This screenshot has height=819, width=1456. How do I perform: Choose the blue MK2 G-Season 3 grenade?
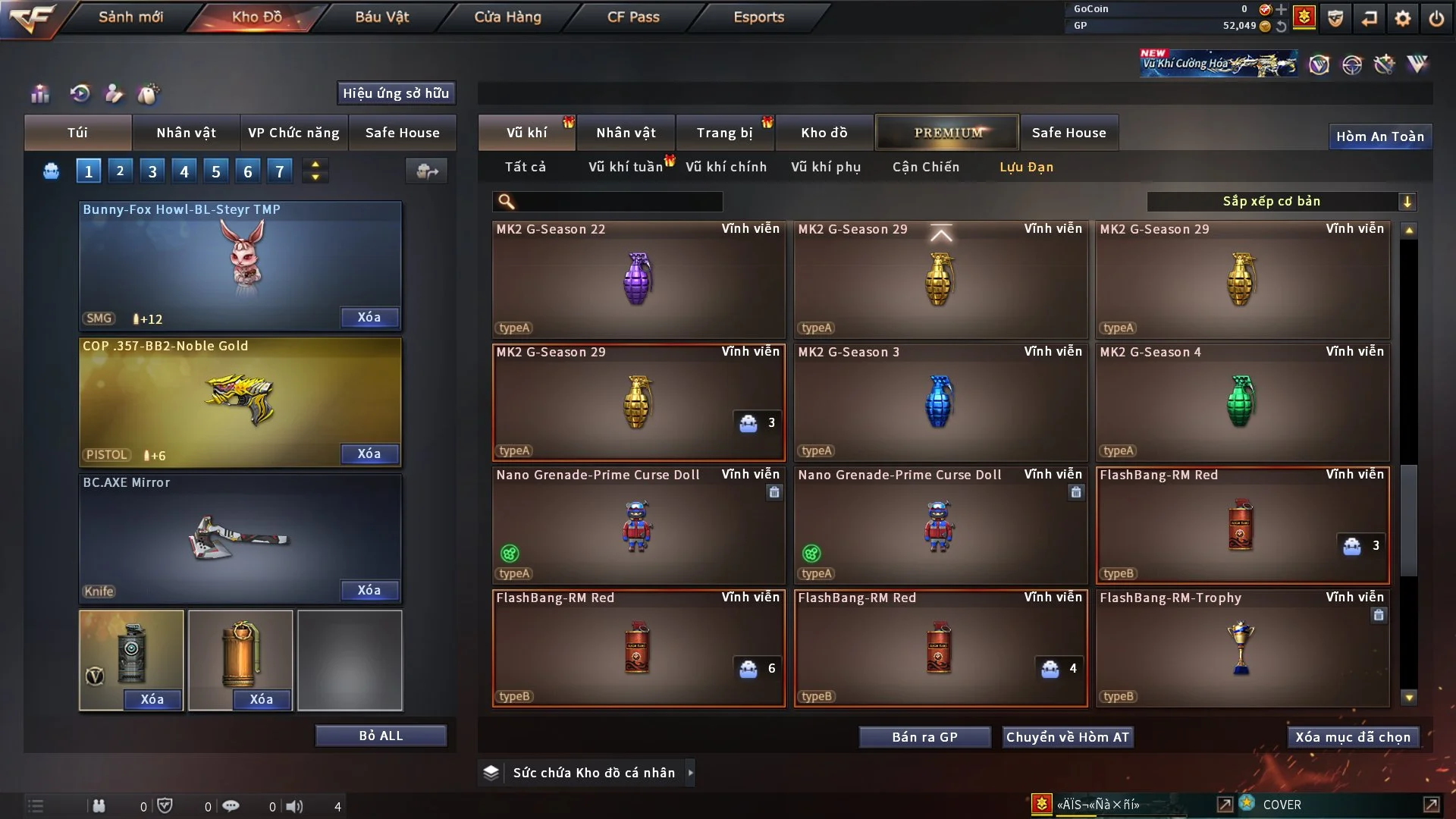click(x=940, y=403)
